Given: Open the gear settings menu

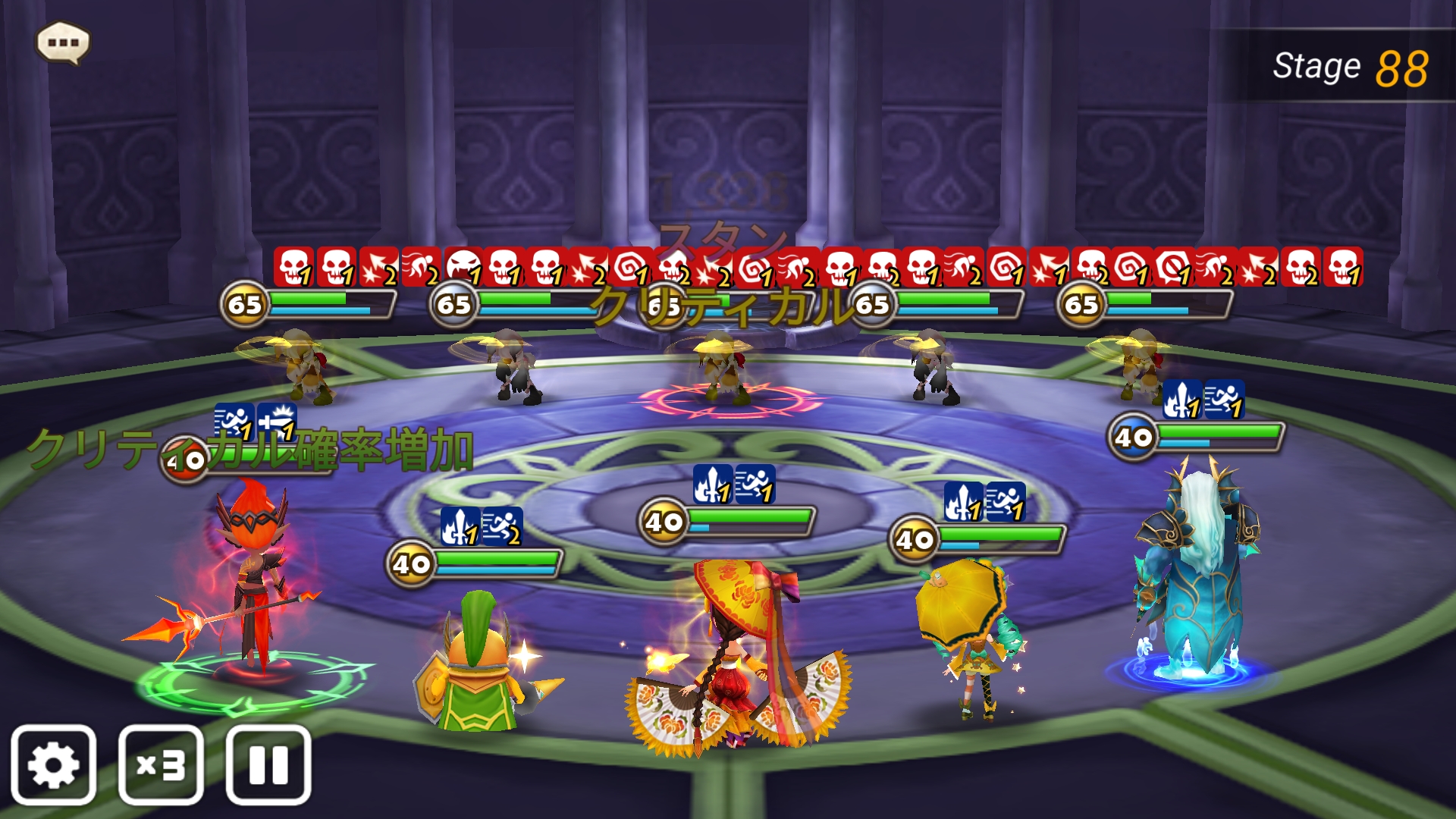Looking at the screenshot, I should point(53,764).
